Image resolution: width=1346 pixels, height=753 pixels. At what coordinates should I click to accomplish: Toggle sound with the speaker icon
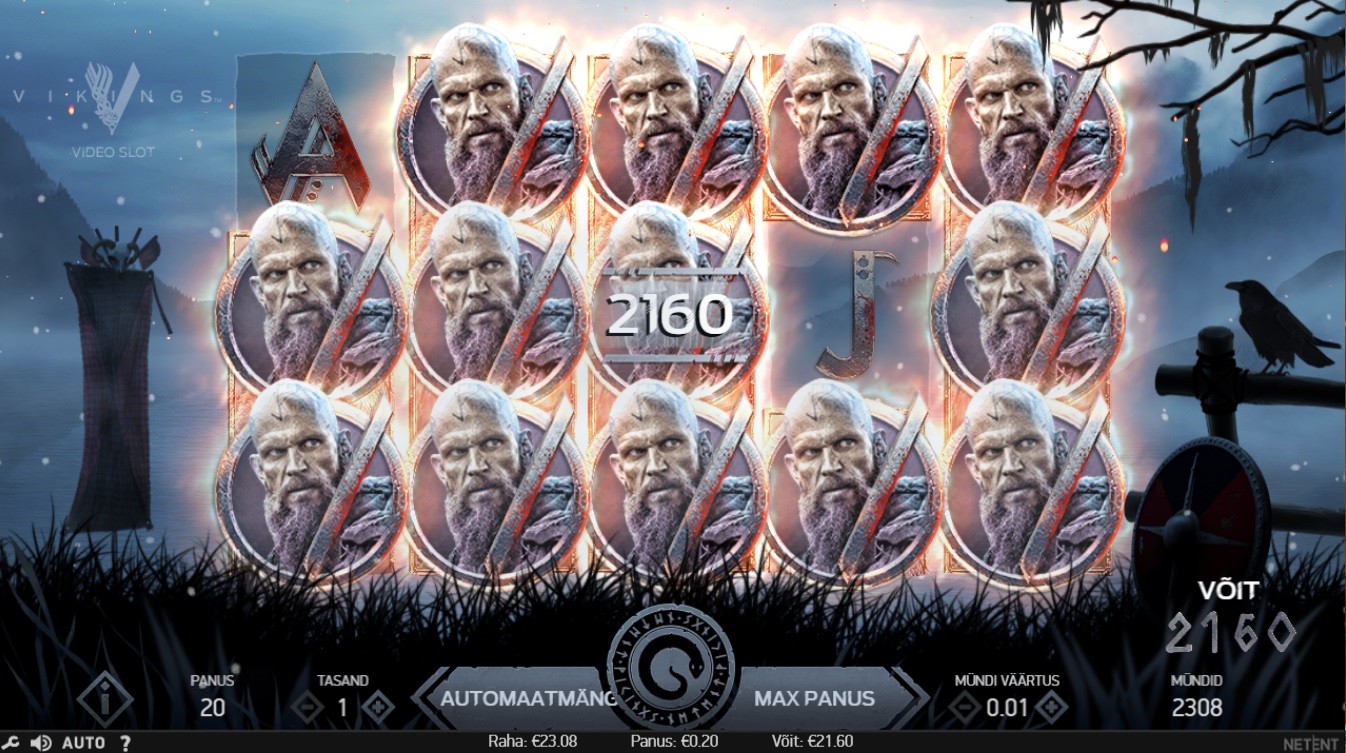40,743
